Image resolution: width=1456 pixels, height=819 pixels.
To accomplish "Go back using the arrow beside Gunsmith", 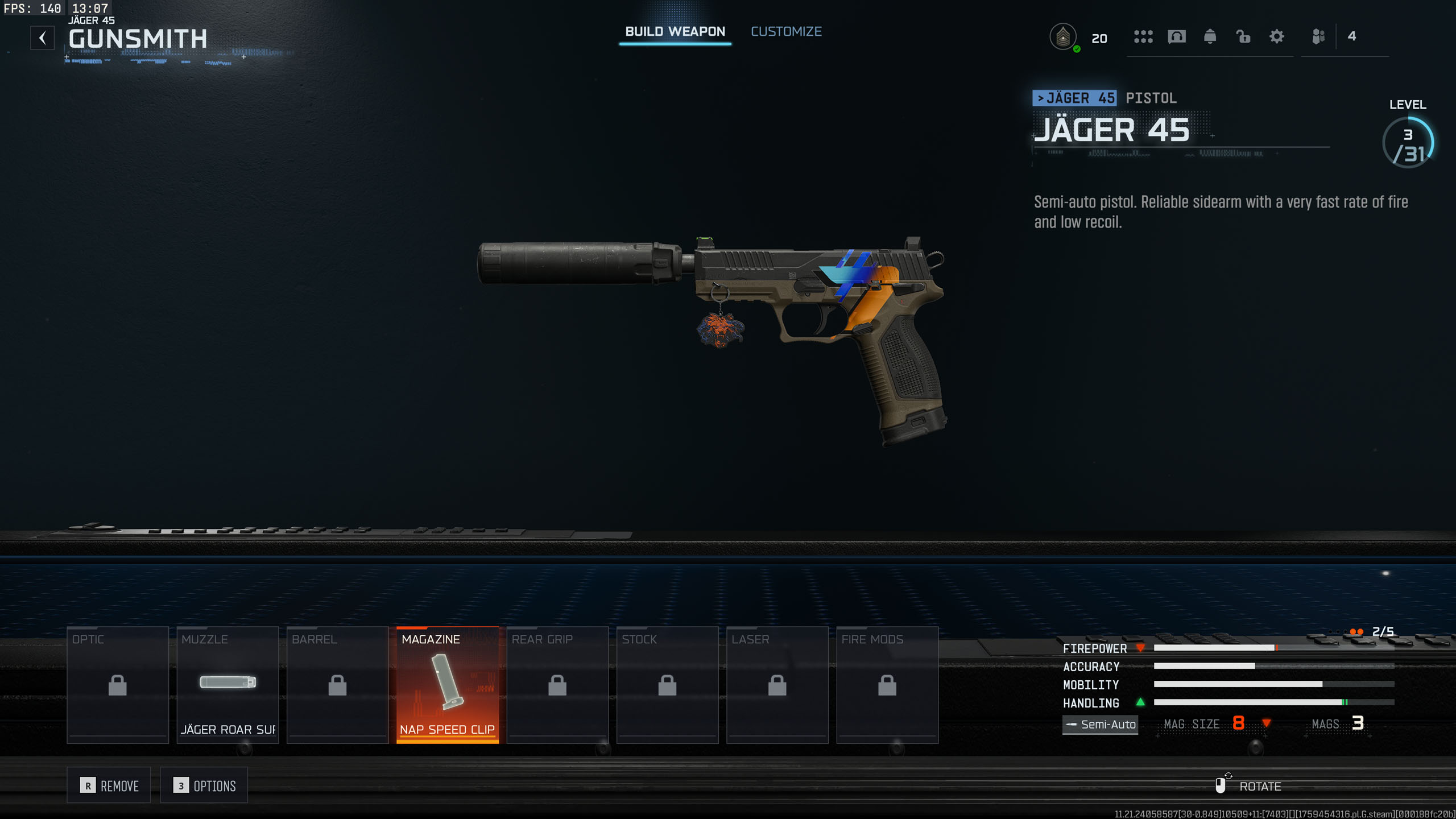I will coord(43,38).
